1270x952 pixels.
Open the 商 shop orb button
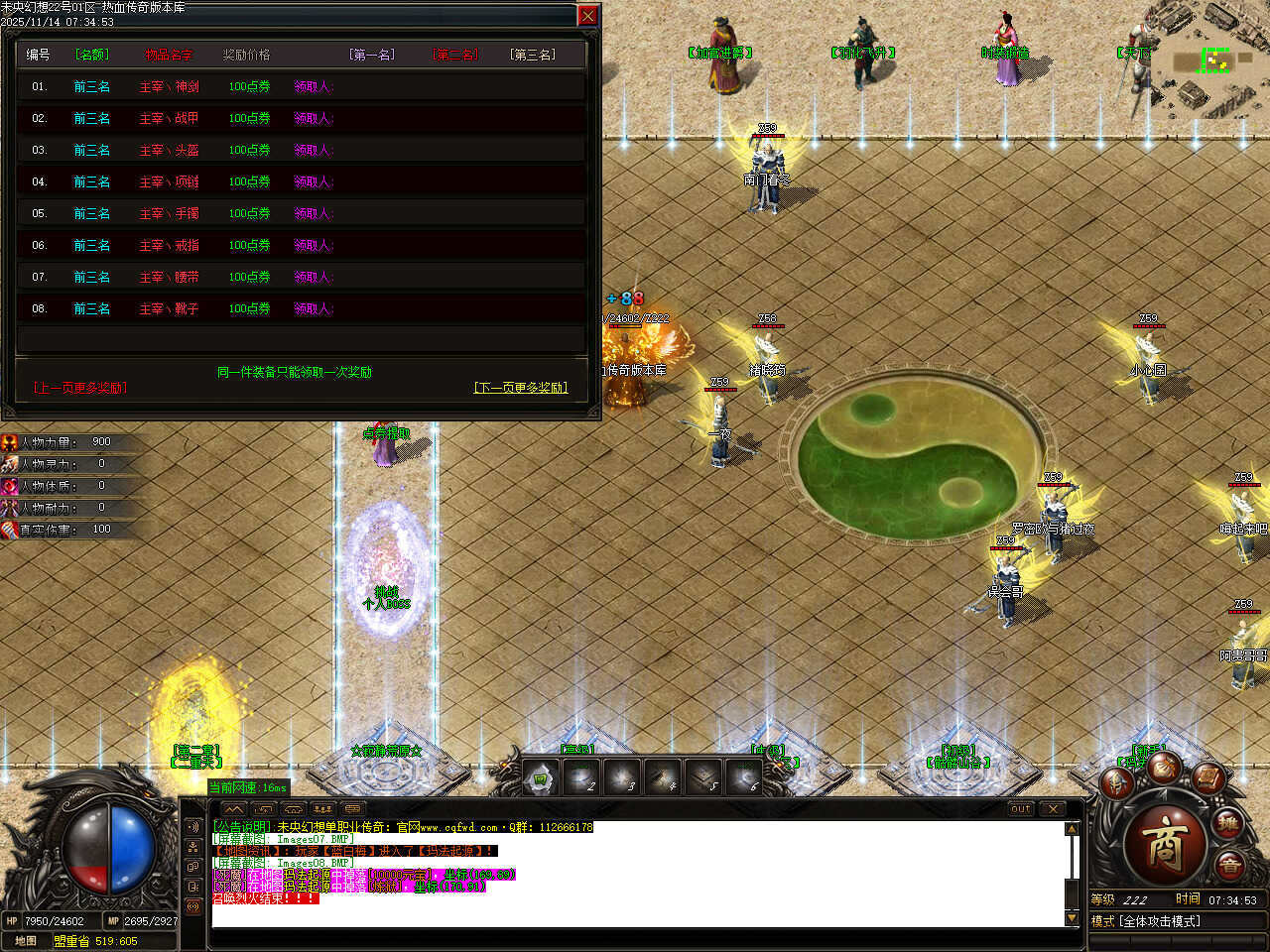(1165, 844)
